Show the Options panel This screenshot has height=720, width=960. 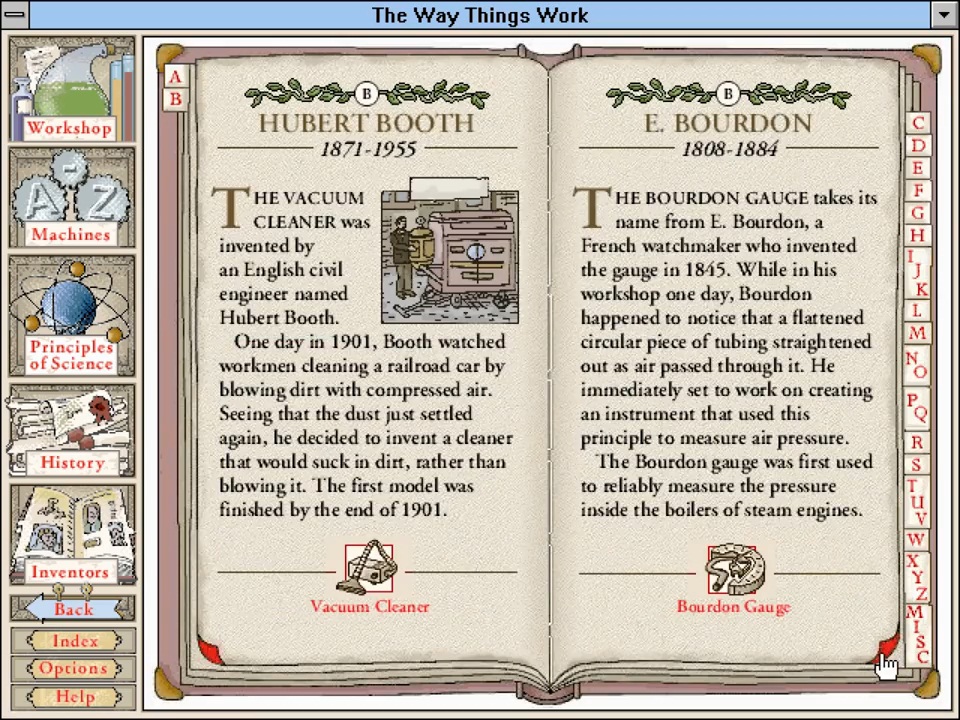pyautogui.click(x=74, y=668)
